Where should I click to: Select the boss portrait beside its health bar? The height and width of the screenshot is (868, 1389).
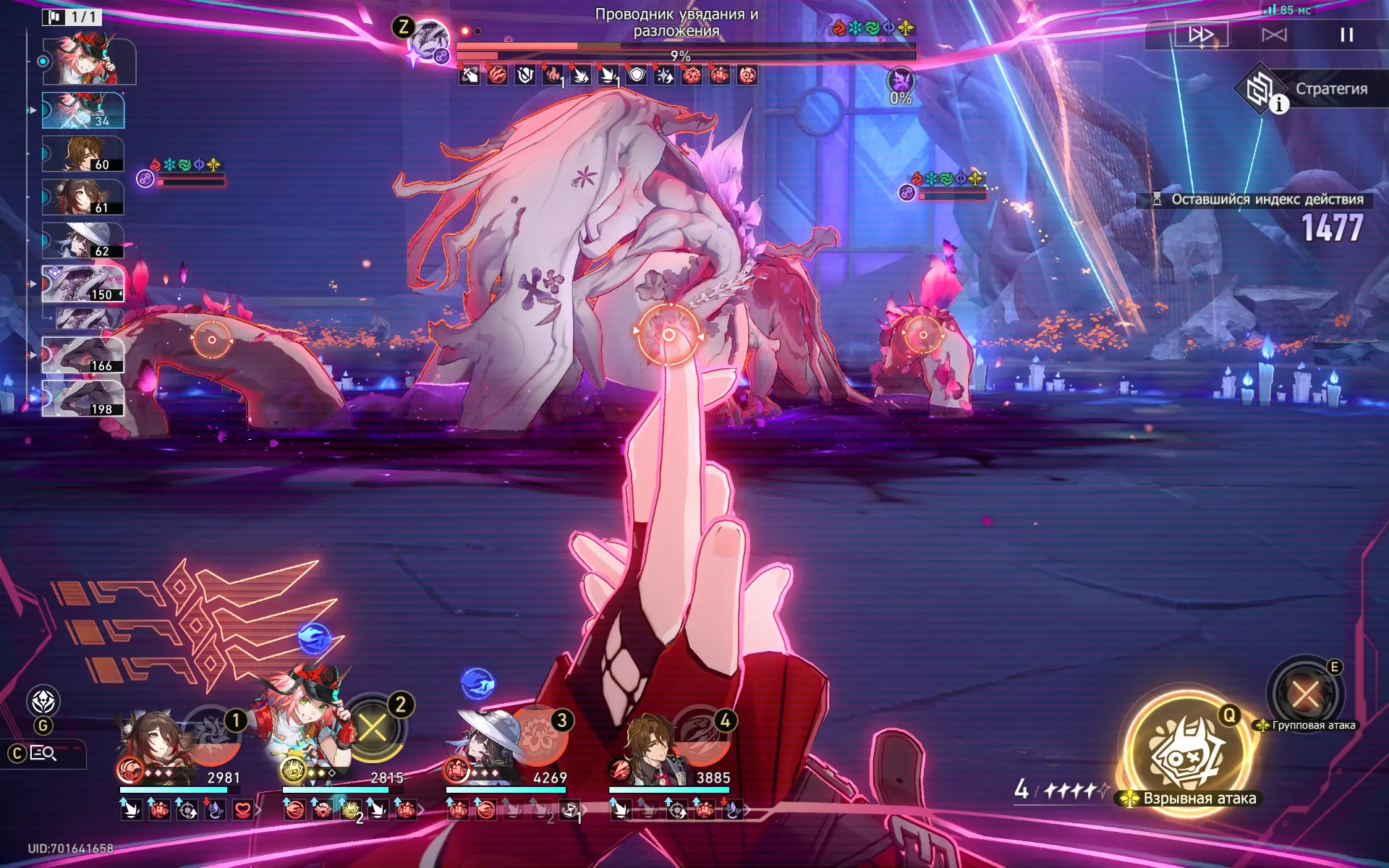[x=430, y=40]
